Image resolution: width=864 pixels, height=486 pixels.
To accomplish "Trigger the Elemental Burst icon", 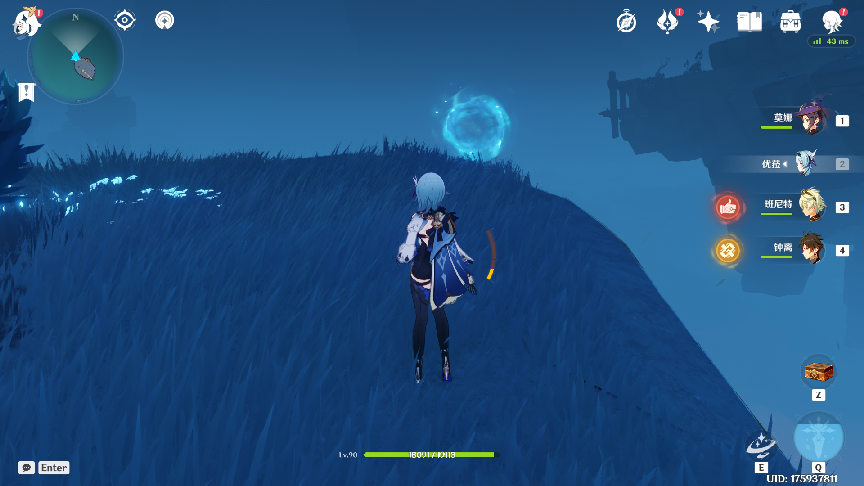I will (x=818, y=440).
